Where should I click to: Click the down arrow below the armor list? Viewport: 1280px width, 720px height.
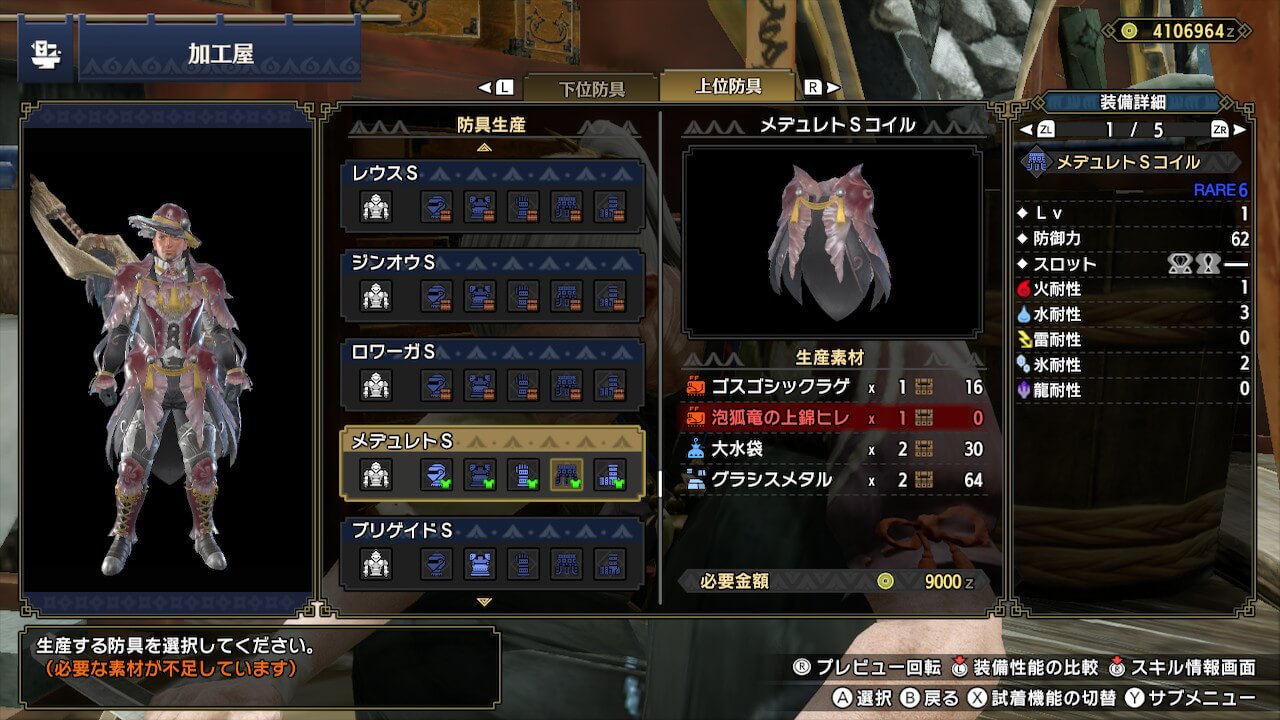[x=485, y=602]
